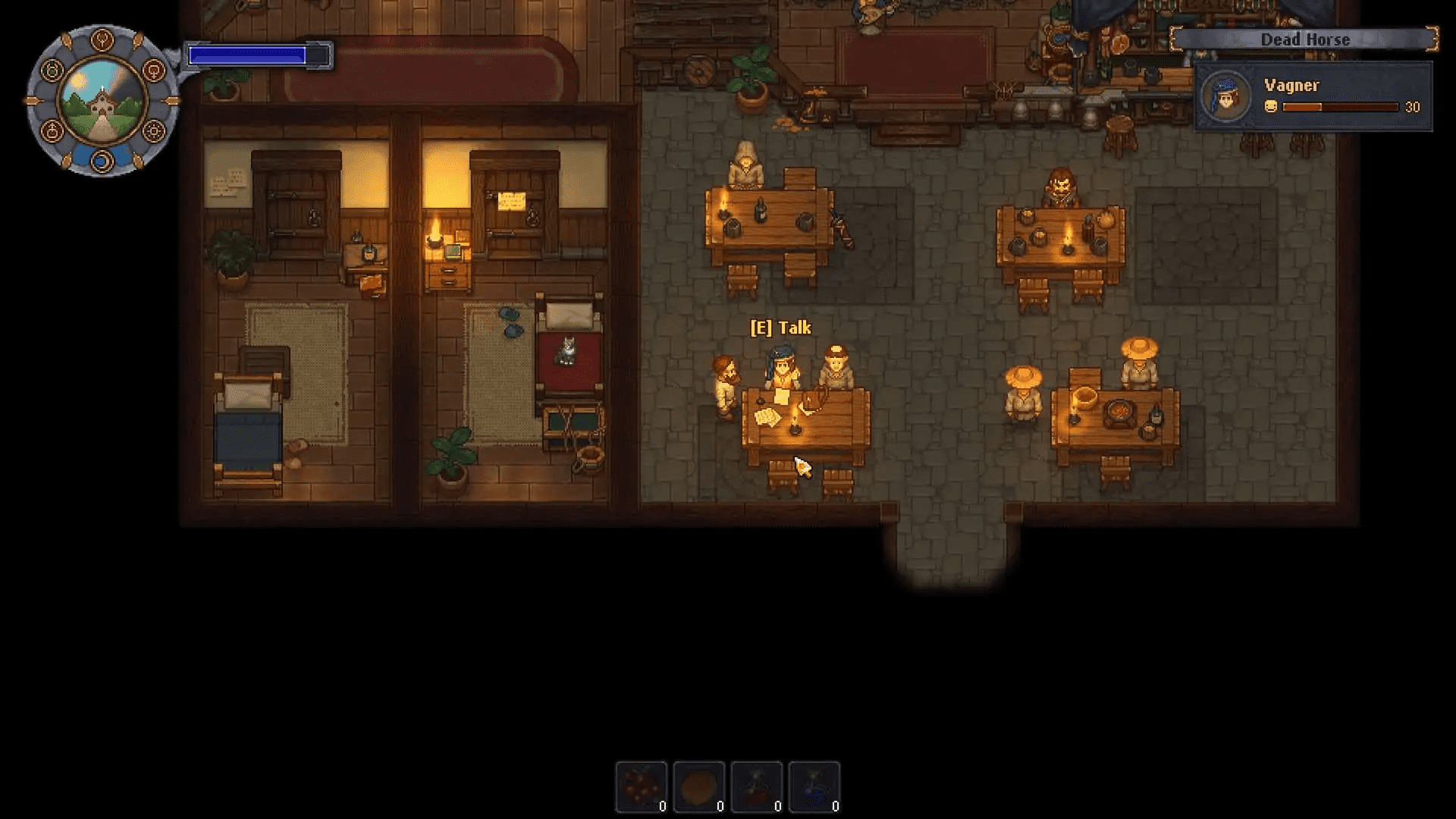The image size is (1456, 819).
Task: Click the sun-wheel symbol on the clock's lower right
Action: pyautogui.click(x=153, y=130)
